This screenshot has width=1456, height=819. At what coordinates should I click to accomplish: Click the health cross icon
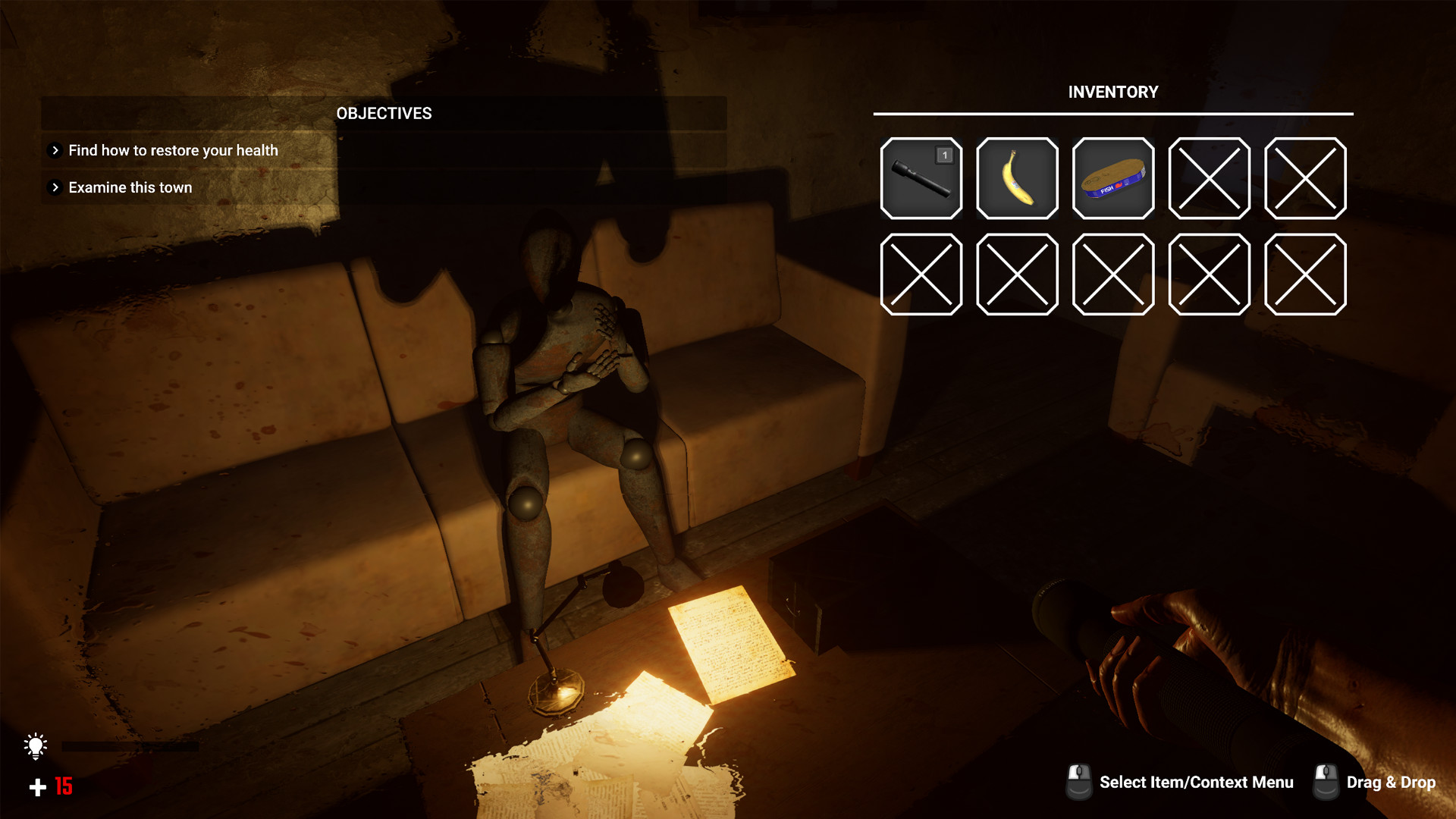pyautogui.click(x=36, y=787)
